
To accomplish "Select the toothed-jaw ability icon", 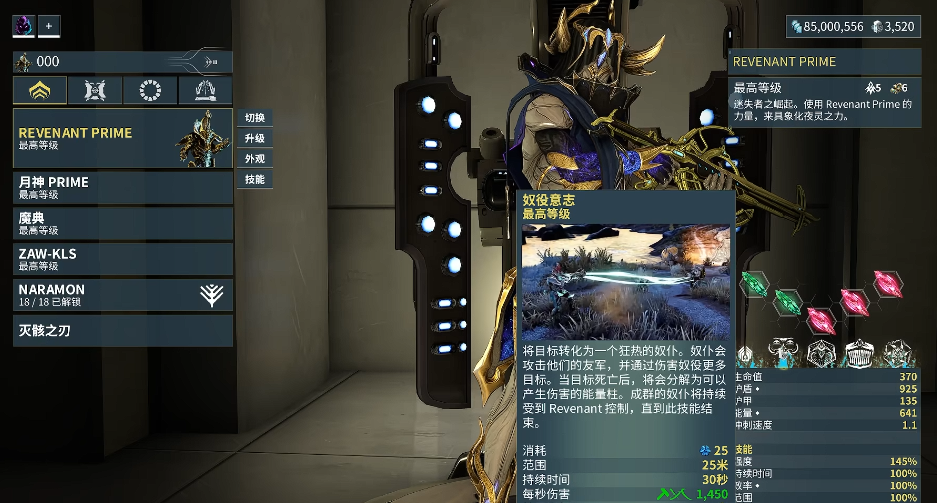I will pyautogui.click(x=859, y=353).
